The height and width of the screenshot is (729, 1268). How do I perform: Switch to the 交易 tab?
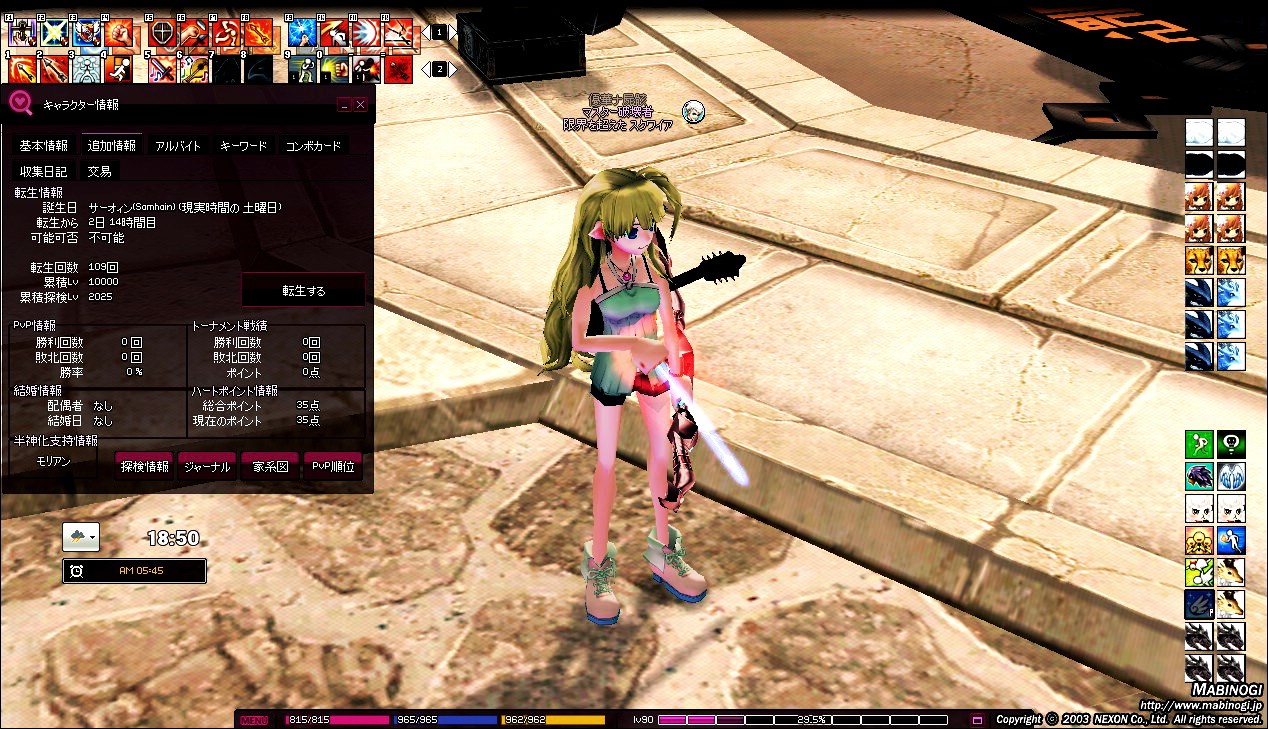[x=99, y=171]
